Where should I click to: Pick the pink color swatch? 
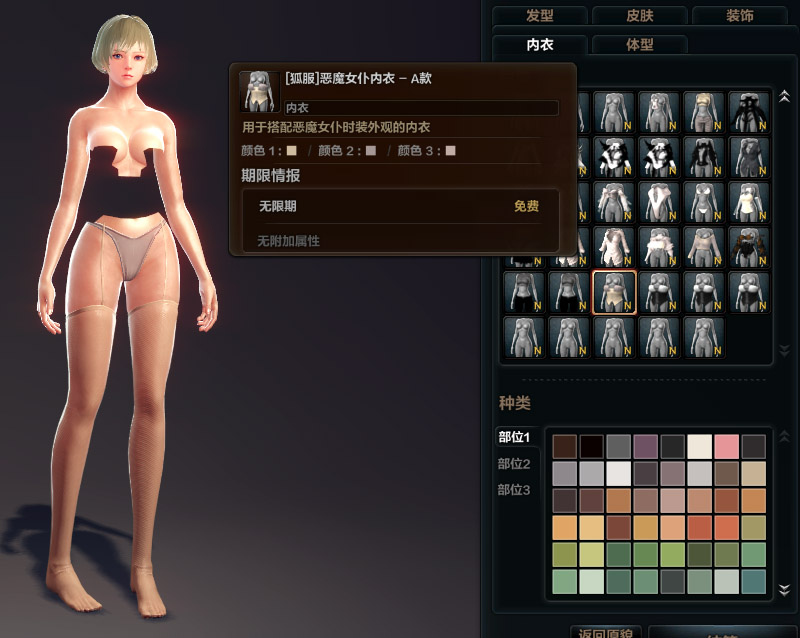[726, 447]
